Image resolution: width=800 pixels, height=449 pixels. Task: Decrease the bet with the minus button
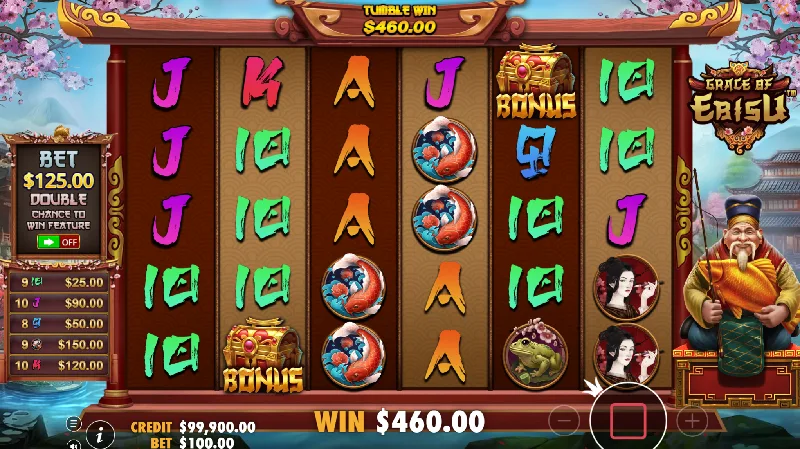[x=564, y=421]
